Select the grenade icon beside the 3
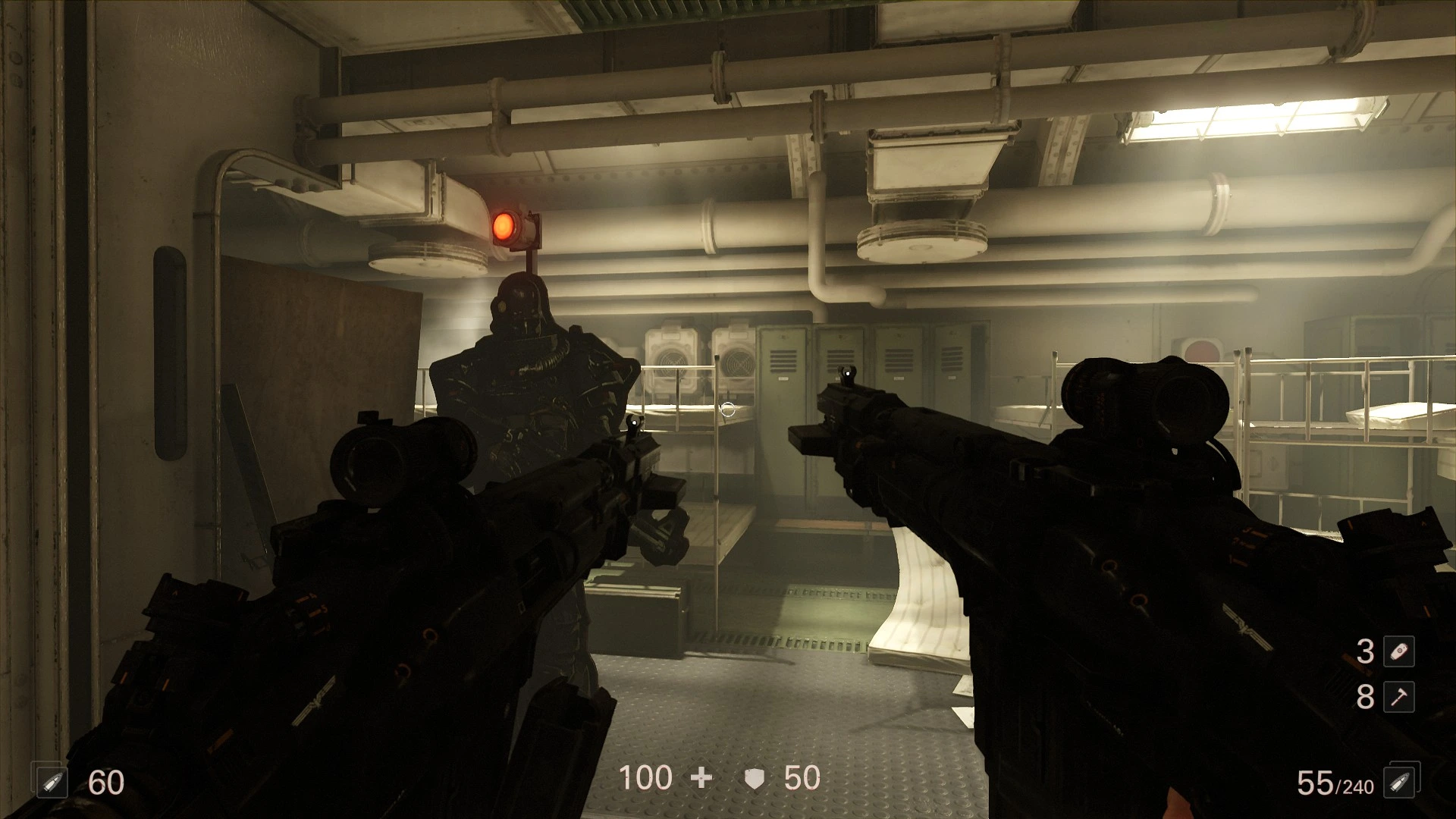Viewport: 1456px width, 819px height. tap(1398, 651)
